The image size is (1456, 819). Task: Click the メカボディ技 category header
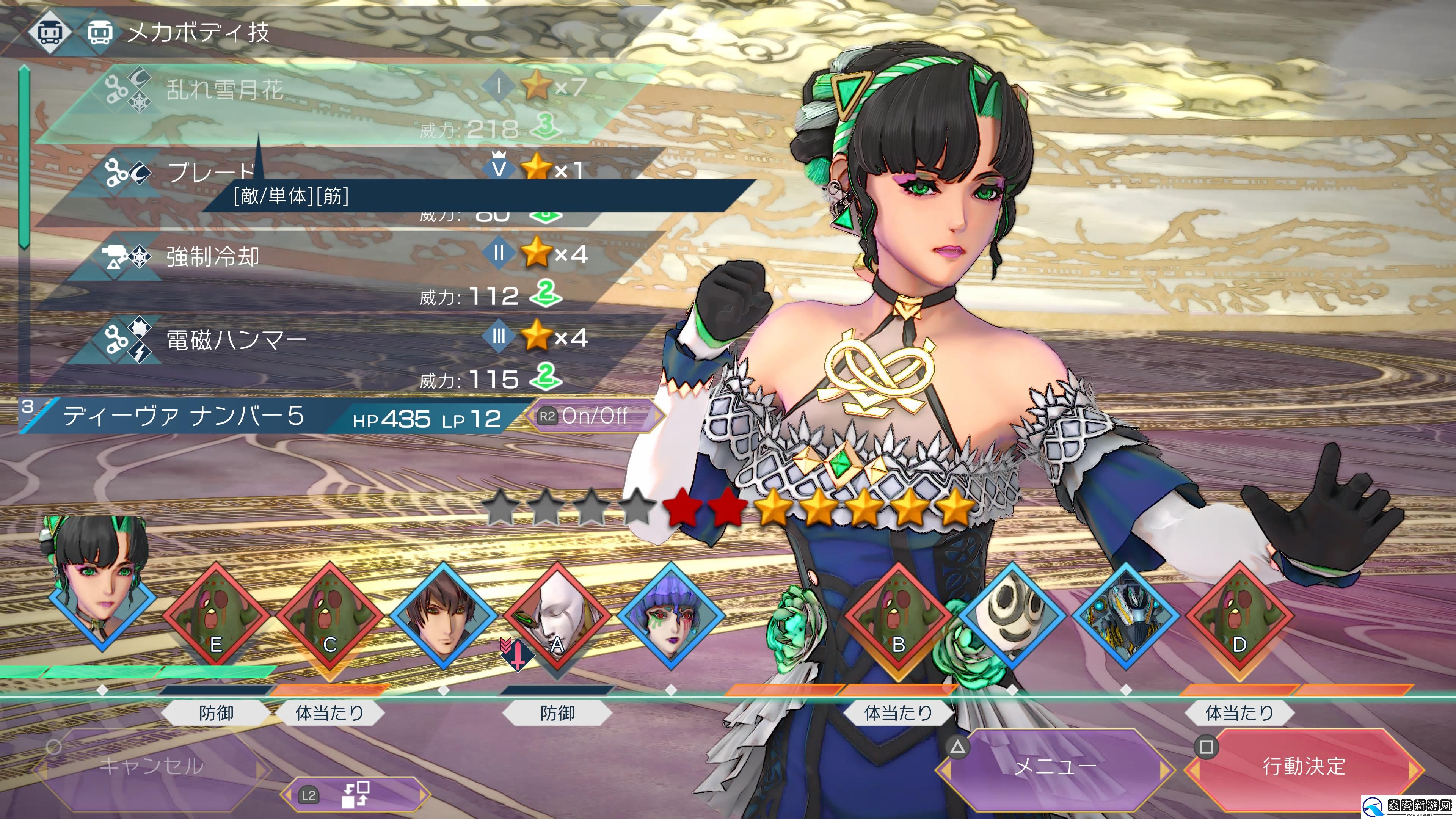coord(198,32)
